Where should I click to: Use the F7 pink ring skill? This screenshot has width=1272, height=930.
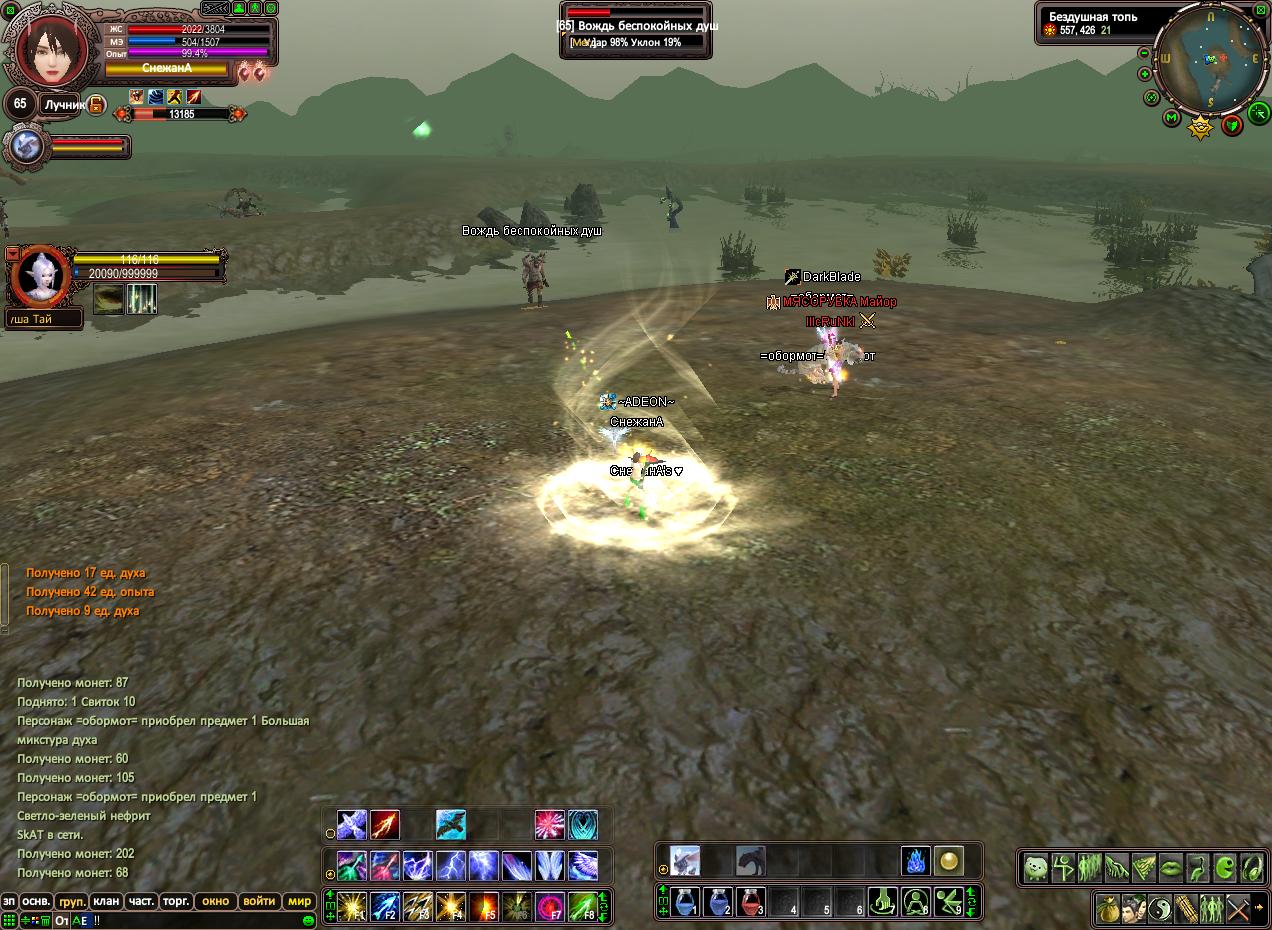(550, 906)
